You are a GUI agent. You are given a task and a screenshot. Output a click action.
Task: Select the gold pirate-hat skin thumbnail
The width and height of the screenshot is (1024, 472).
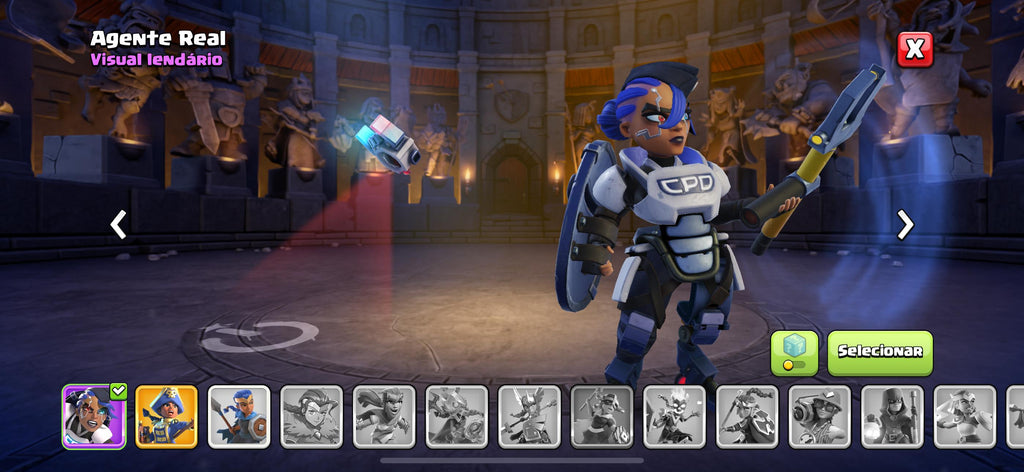point(166,416)
